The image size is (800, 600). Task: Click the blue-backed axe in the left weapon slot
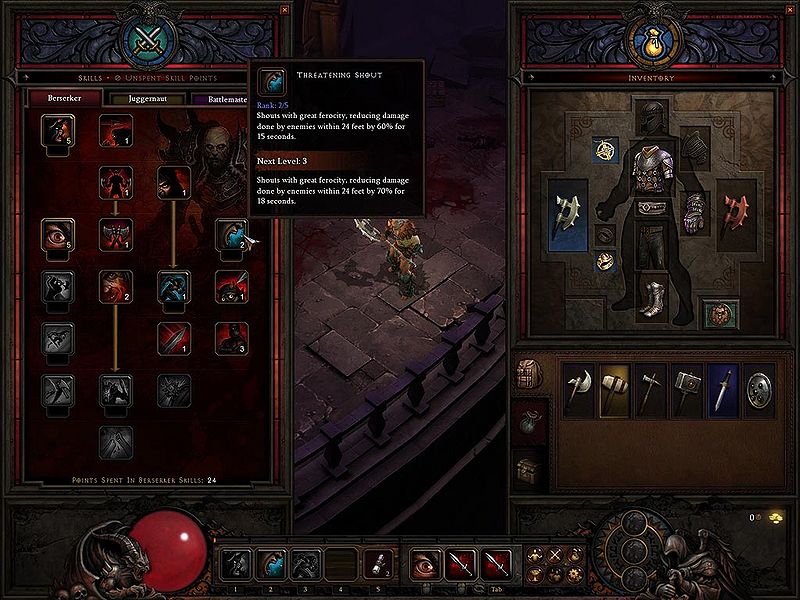(567, 212)
